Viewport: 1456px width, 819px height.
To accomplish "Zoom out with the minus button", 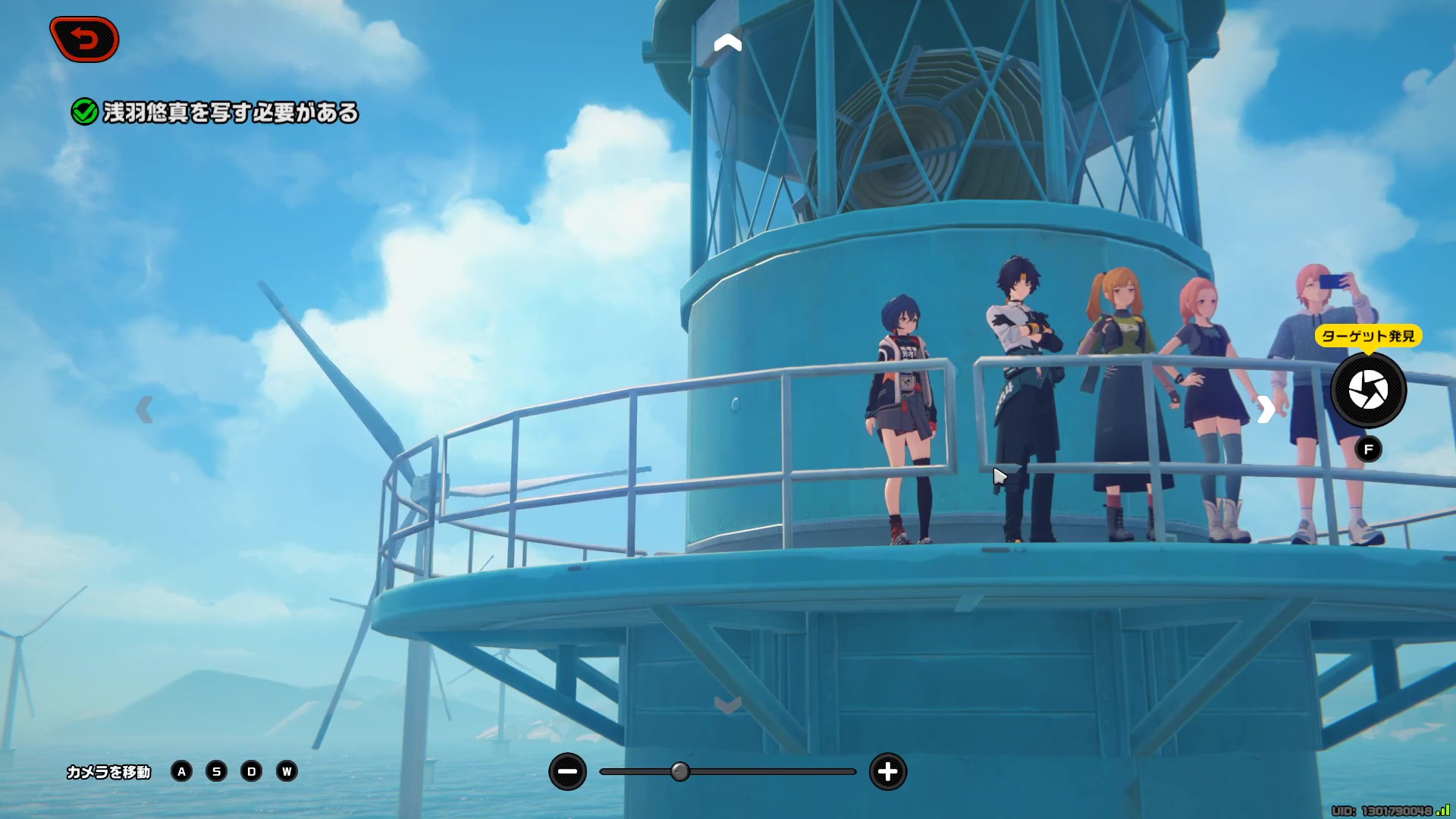I will tap(567, 772).
